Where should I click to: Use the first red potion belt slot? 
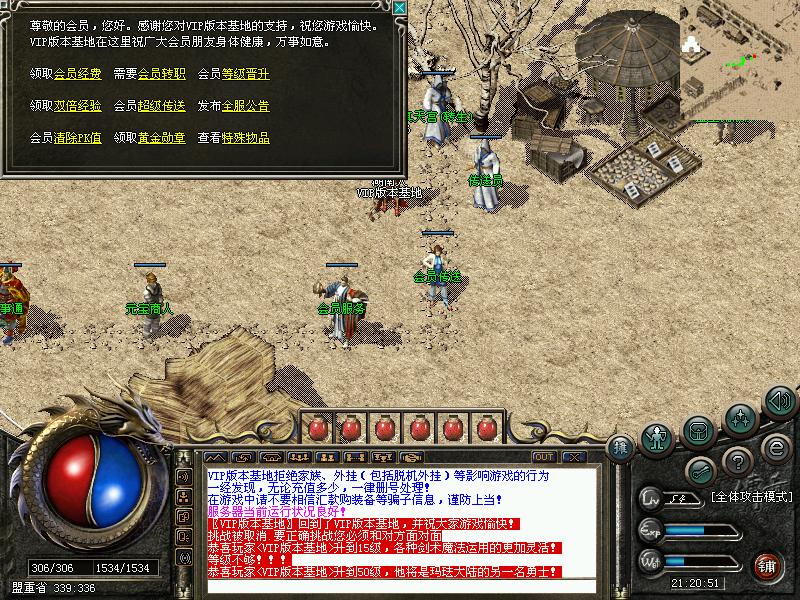pos(318,428)
